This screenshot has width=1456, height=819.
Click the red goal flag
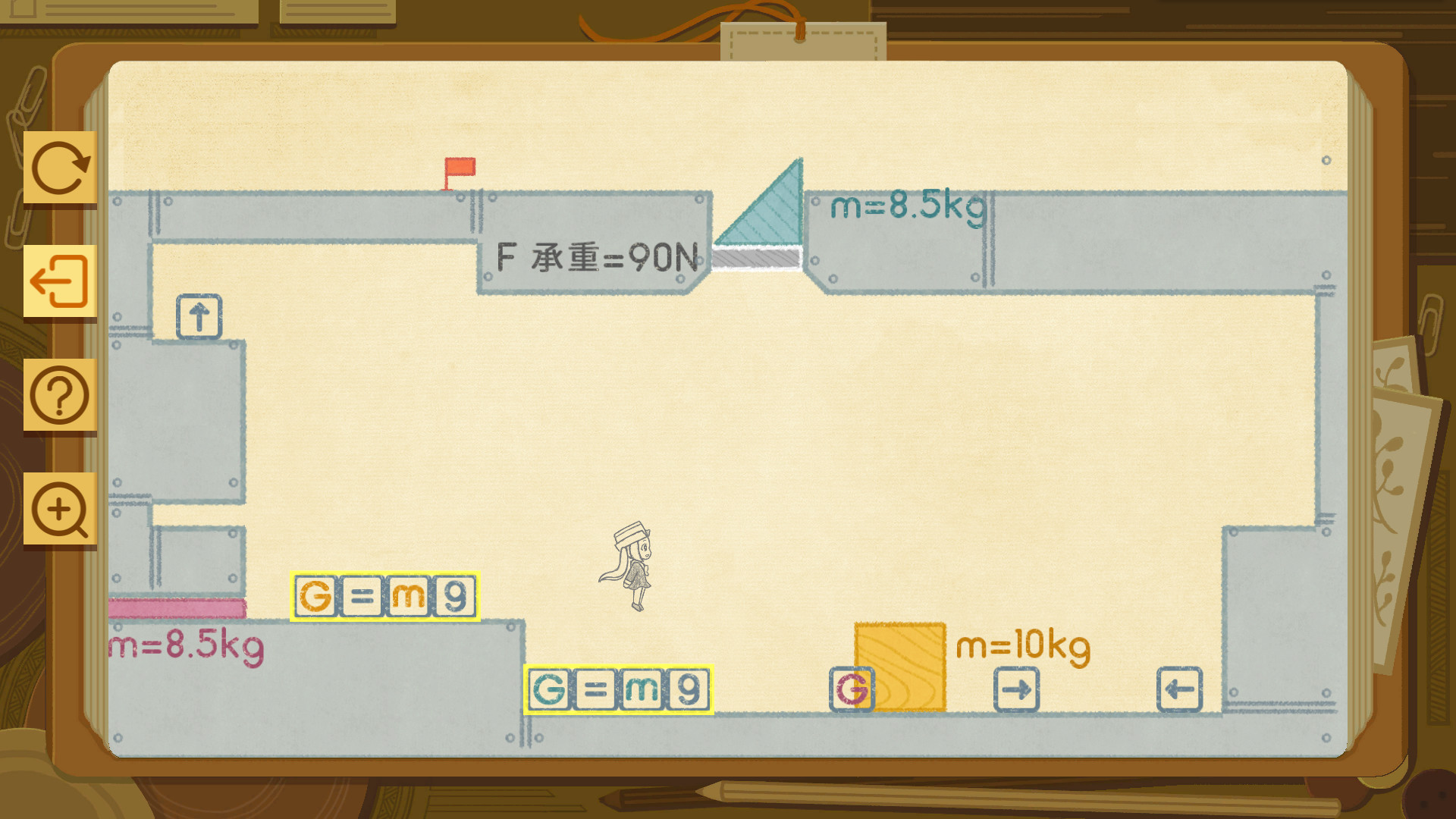coord(460,168)
